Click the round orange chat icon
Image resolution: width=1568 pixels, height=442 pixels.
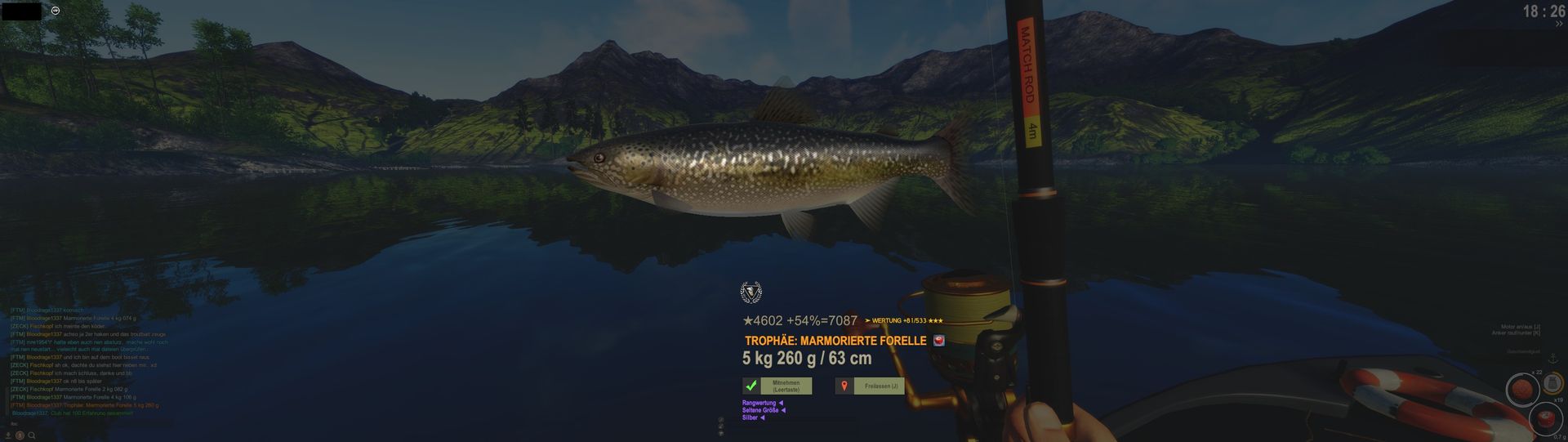coord(20,435)
